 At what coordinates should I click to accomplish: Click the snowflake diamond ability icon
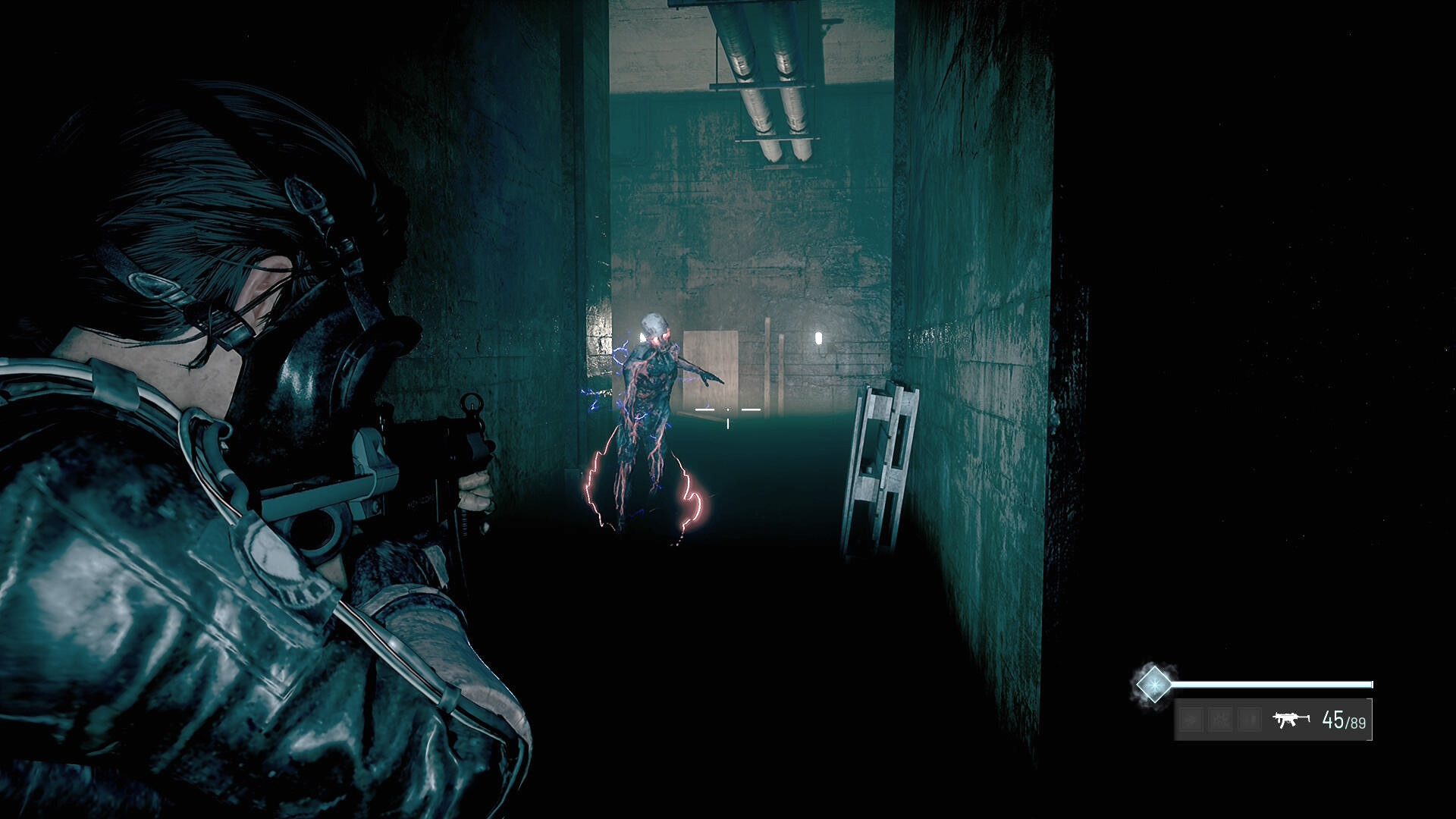(x=1153, y=685)
